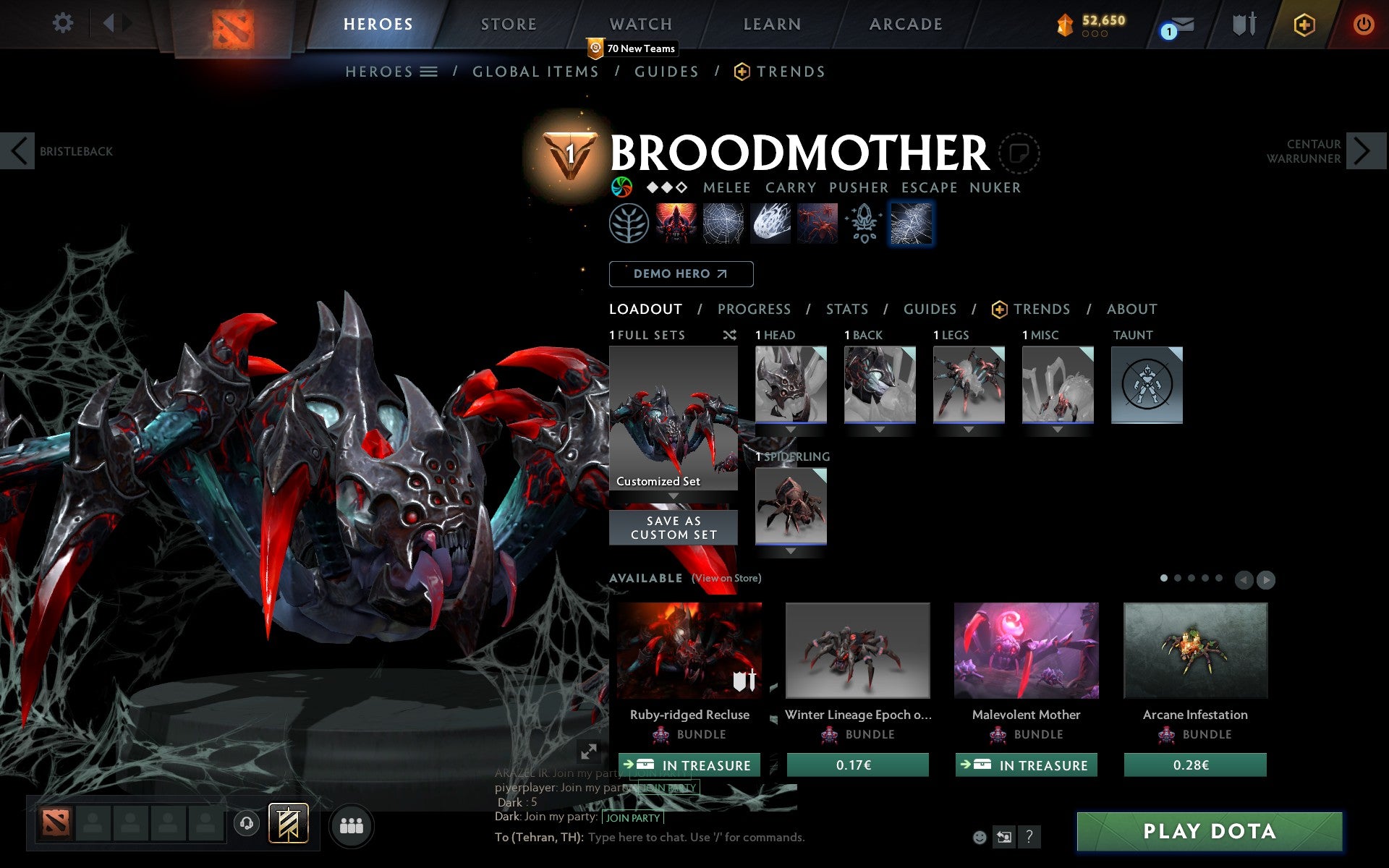This screenshot has width=1389, height=868.
Task: Open the ARCADE menu item
Action: 904,24
